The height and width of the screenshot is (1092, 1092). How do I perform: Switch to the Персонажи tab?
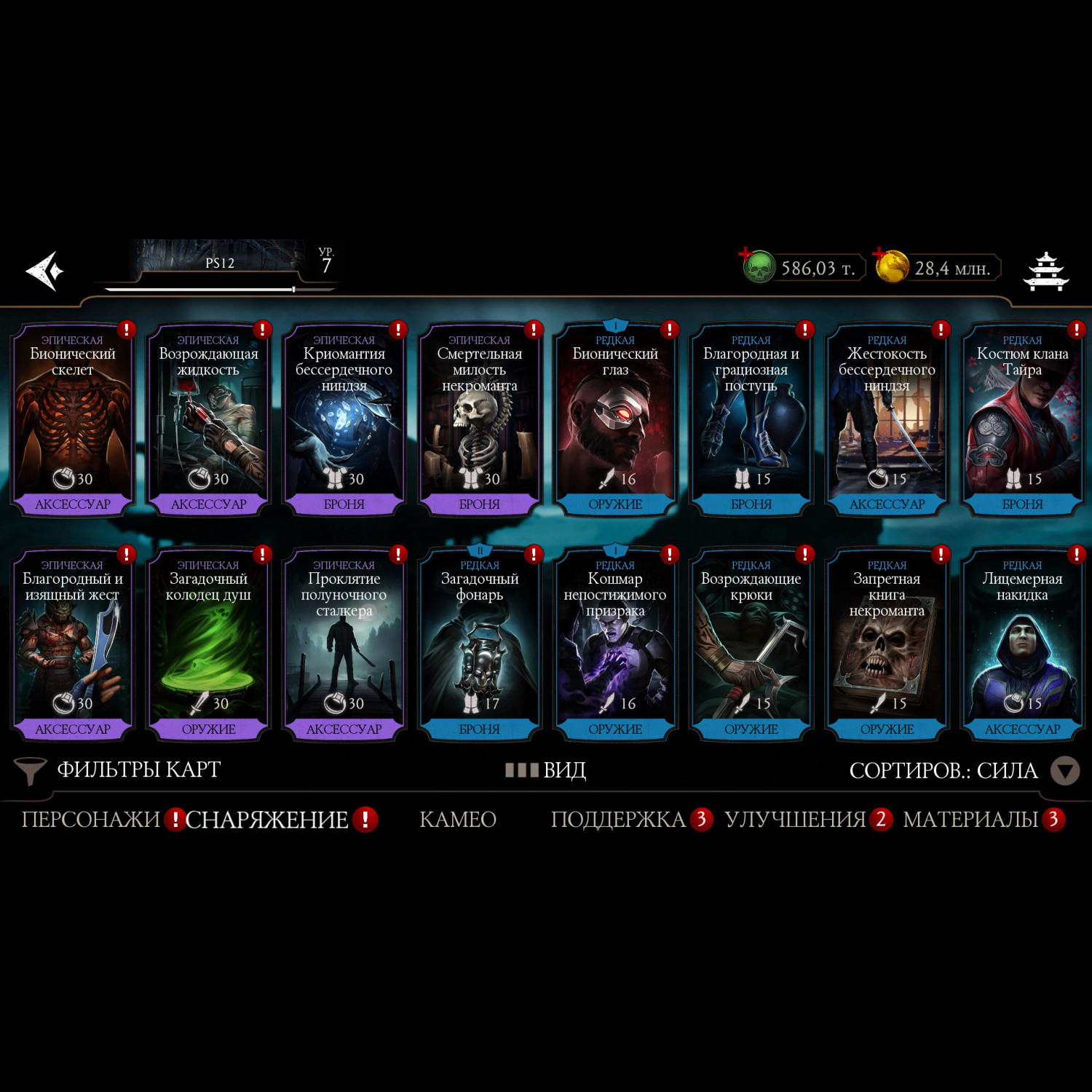pos(90,820)
